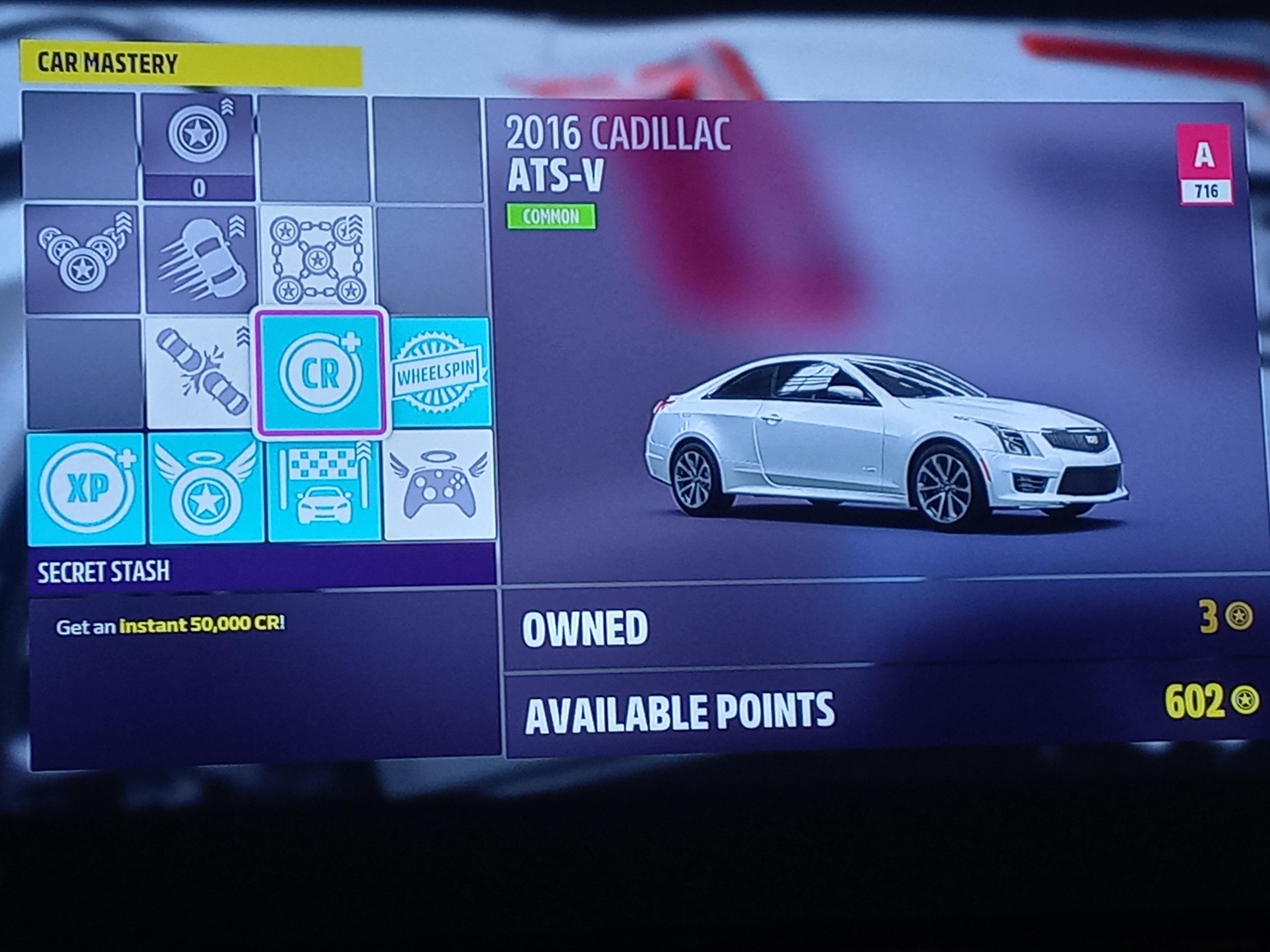Open the Wheelspin perk tile
The image size is (1270, 952).
point(439,373)
